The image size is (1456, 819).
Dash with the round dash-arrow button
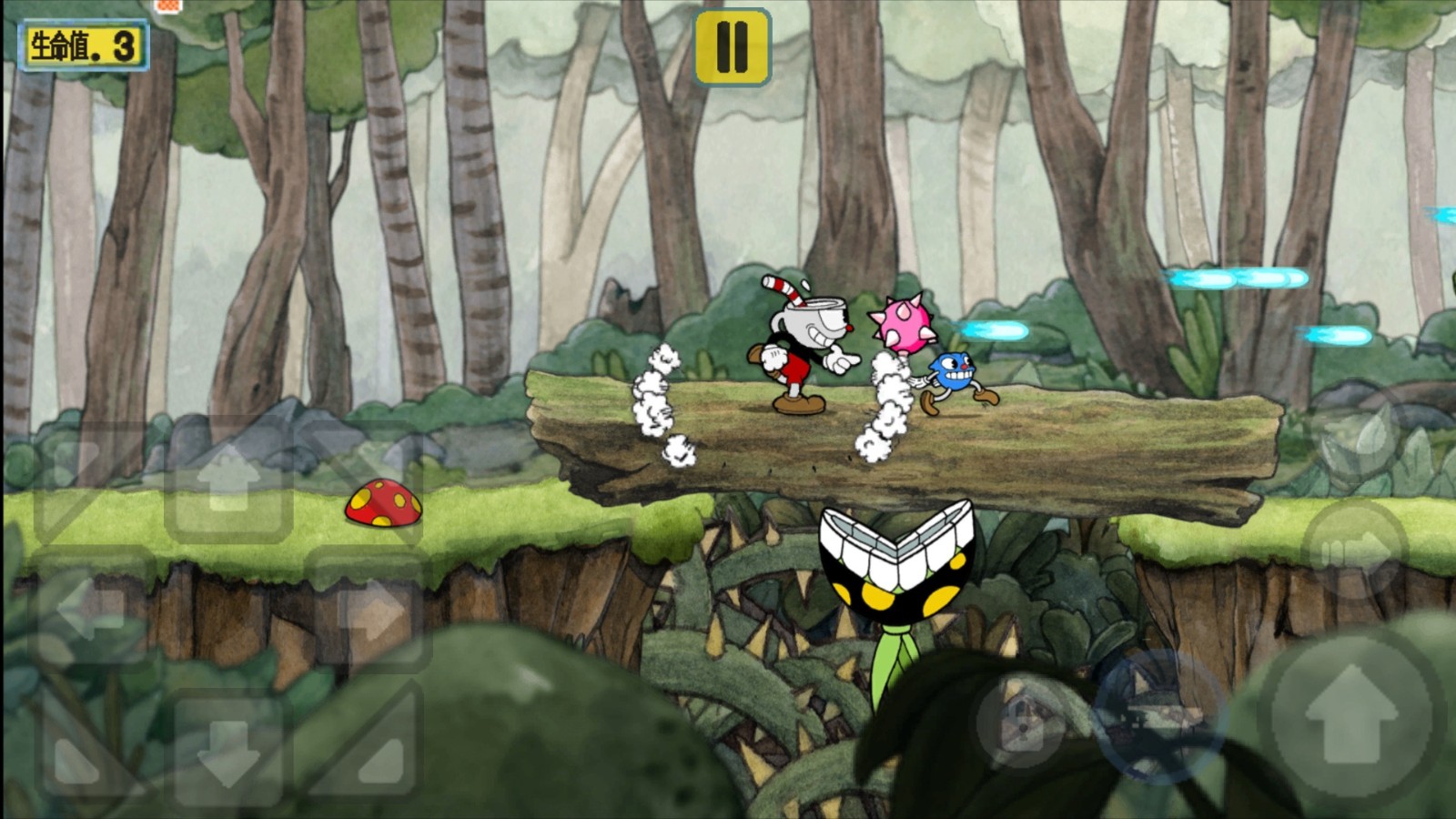click(1354, 550)
